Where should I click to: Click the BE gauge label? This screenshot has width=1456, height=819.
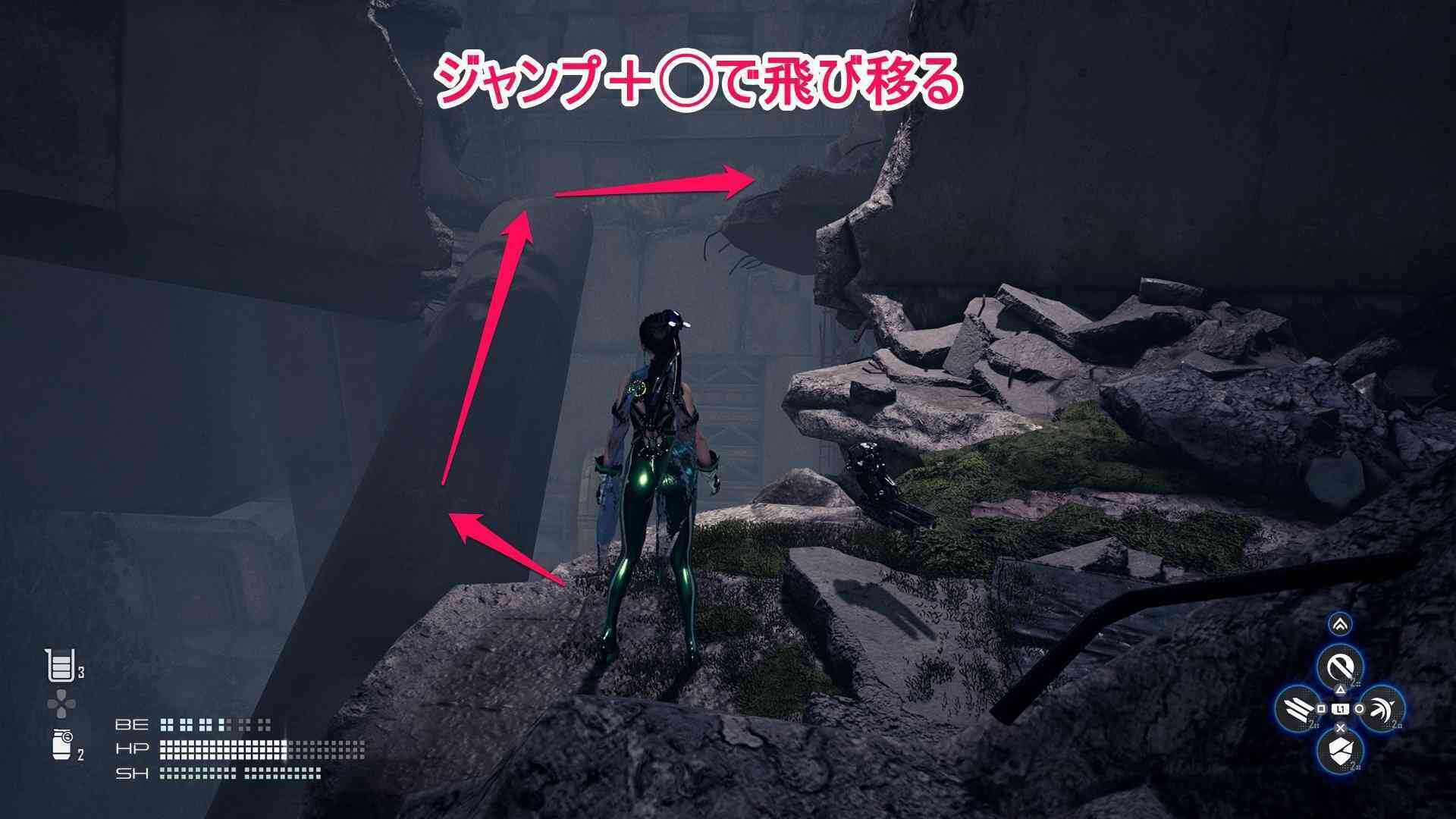click(x=131, y=725)
